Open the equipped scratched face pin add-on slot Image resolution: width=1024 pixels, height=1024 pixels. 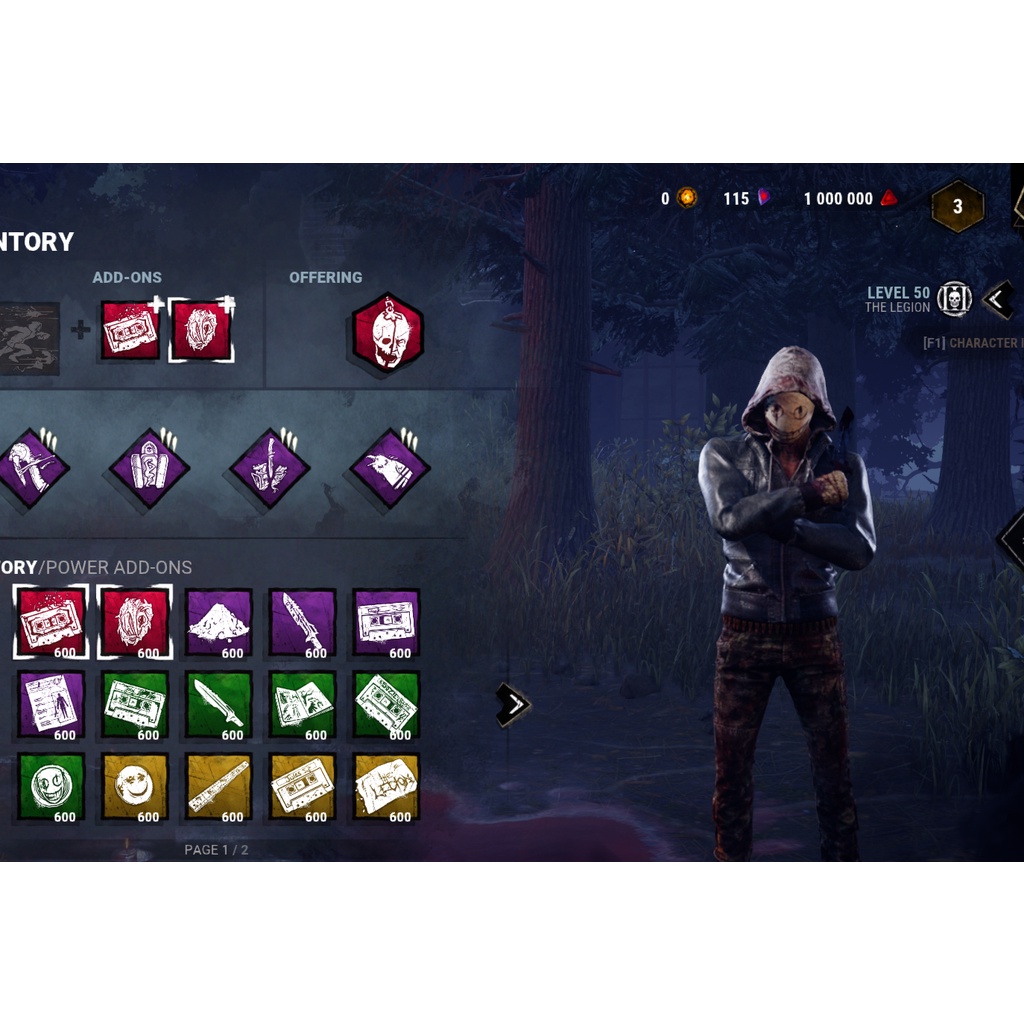(201, 330)
